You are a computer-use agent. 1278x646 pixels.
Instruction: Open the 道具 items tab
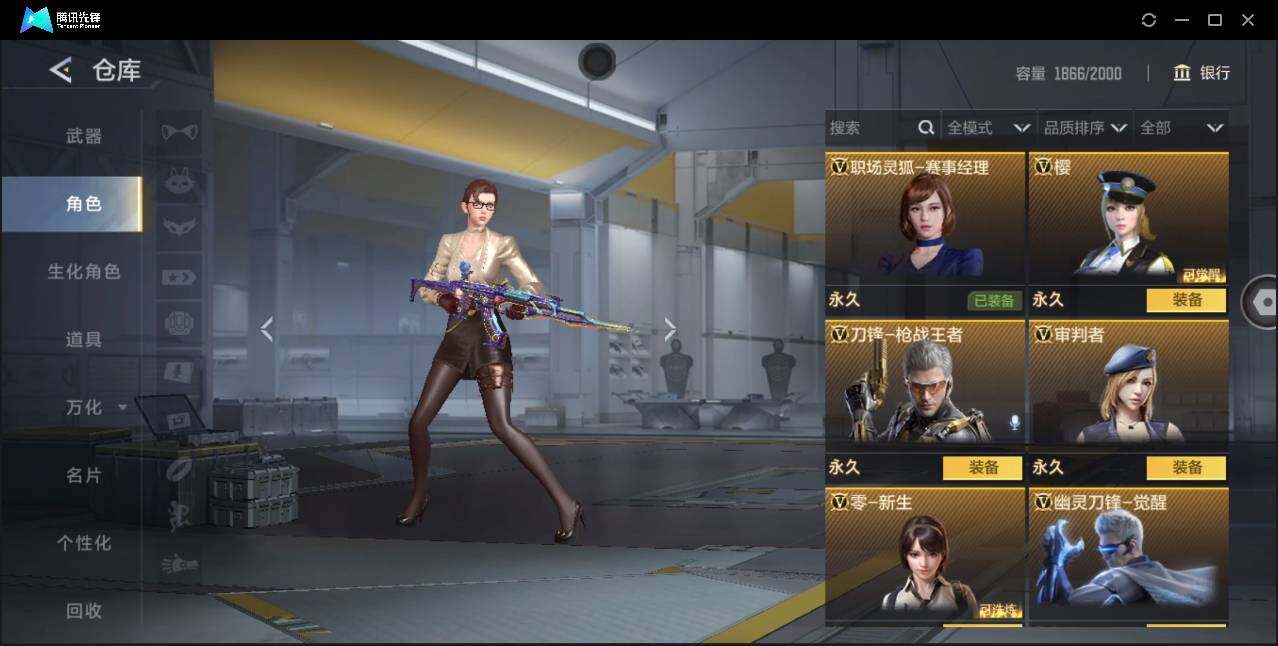point(84,340)
